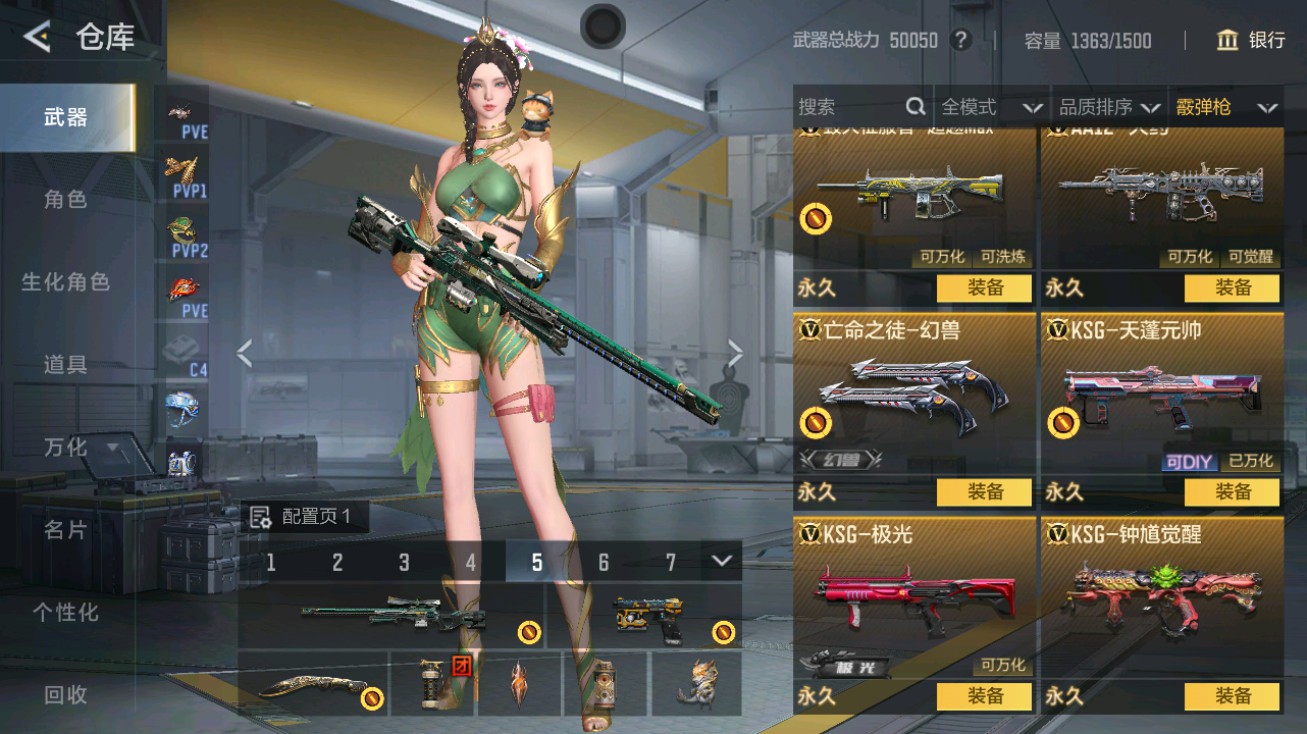Open the 名片 category
The width and height of the screenshot is (1307, 734).
pos(66,529)
